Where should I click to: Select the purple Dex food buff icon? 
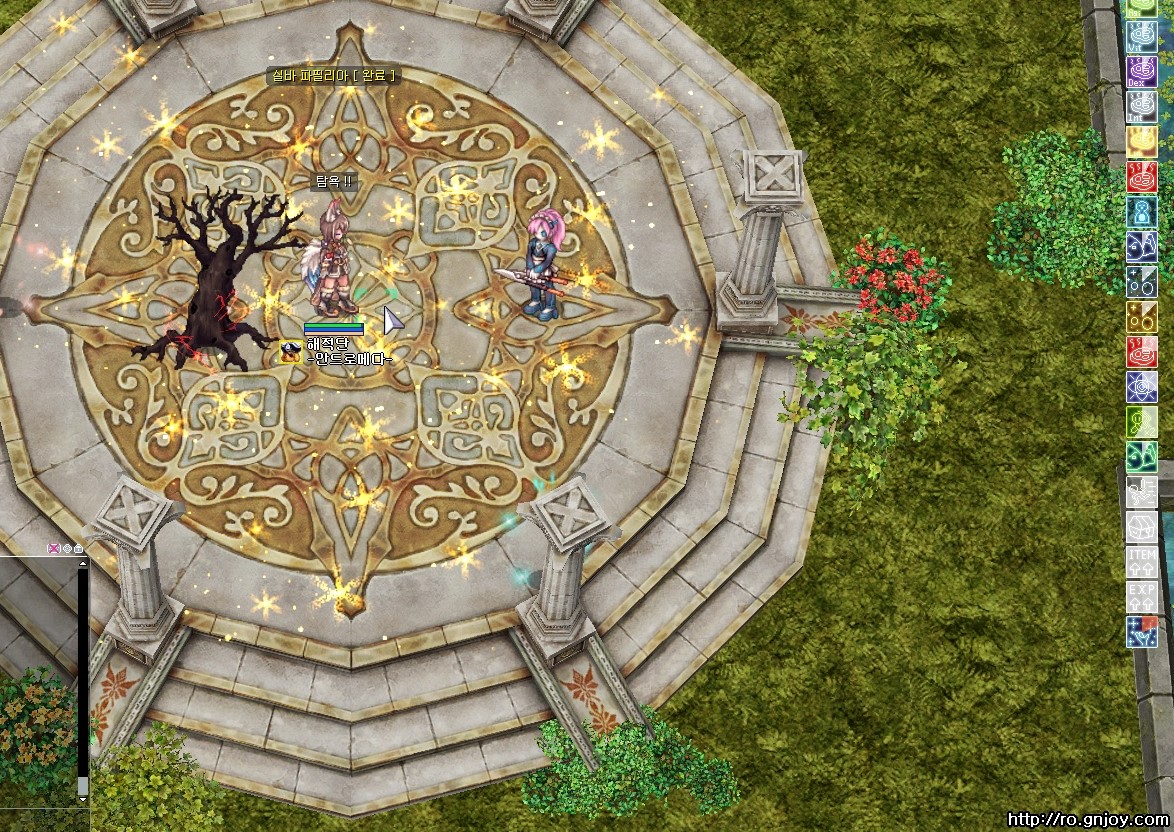(x=1142, y=72)
